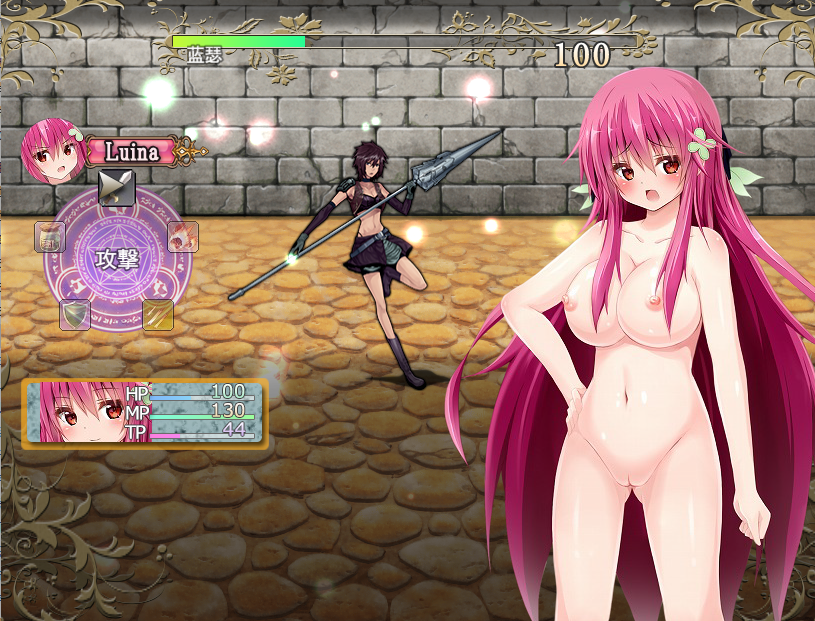Select the sword attack command icon

coord(116,187)
